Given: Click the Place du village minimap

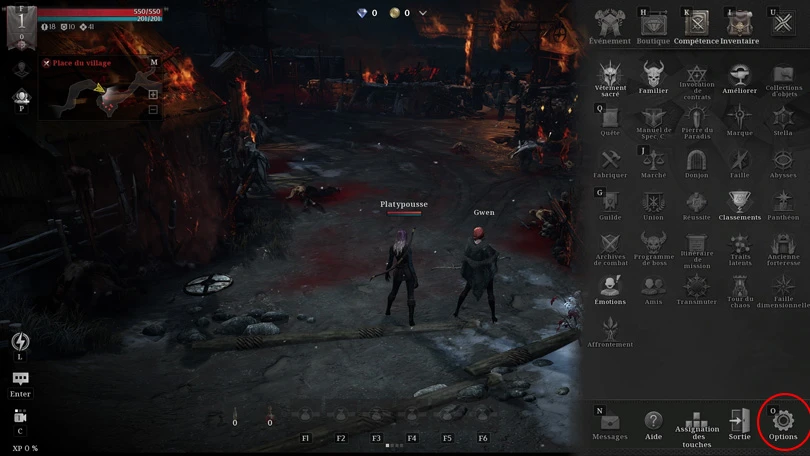Looking at the screenshot, I should [x=99, y=95].
